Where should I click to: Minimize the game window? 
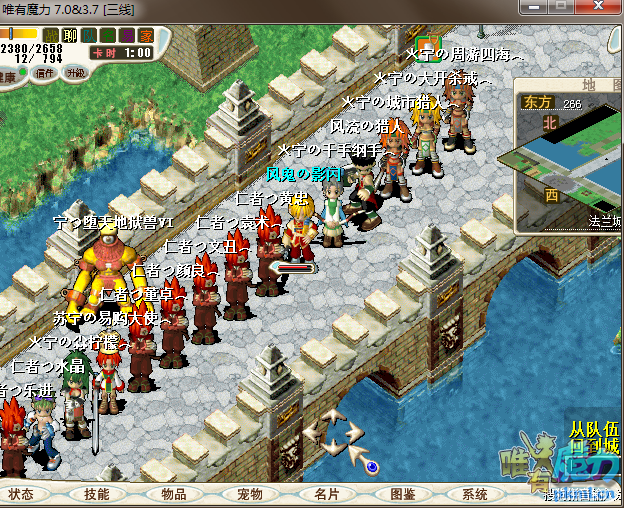coord(536,7)
